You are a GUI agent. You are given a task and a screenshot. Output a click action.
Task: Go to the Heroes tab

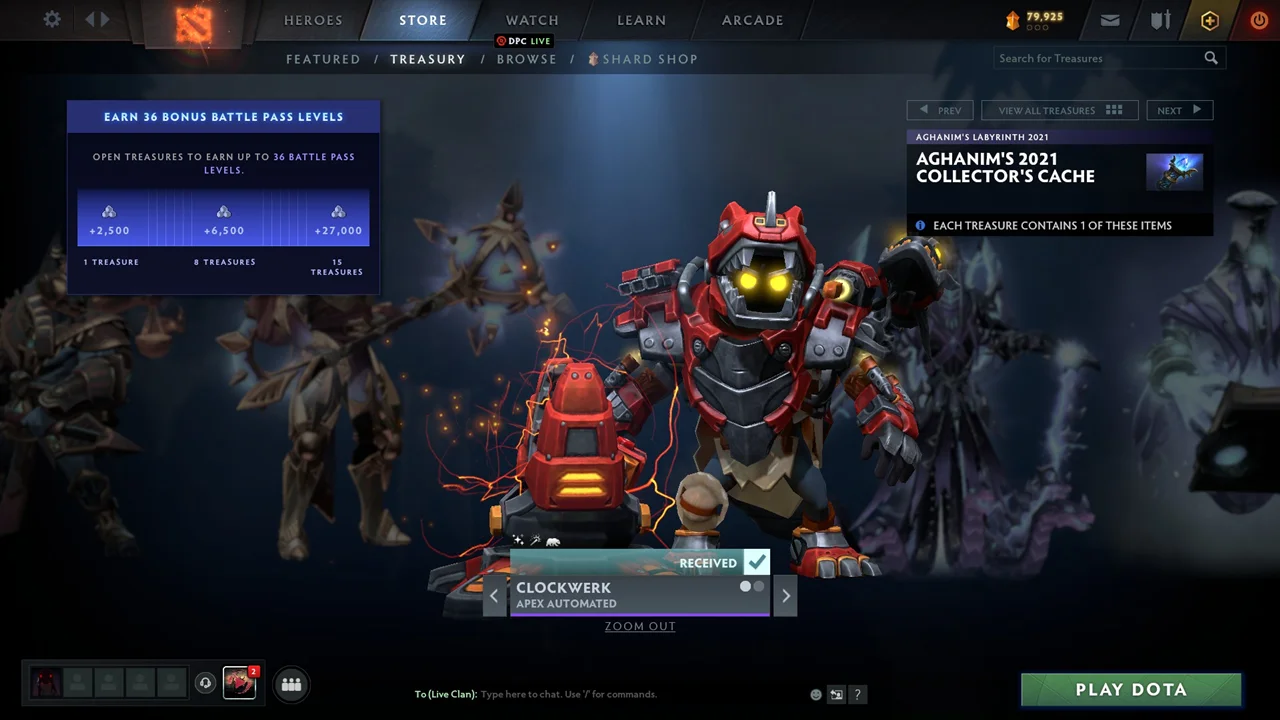313,20
